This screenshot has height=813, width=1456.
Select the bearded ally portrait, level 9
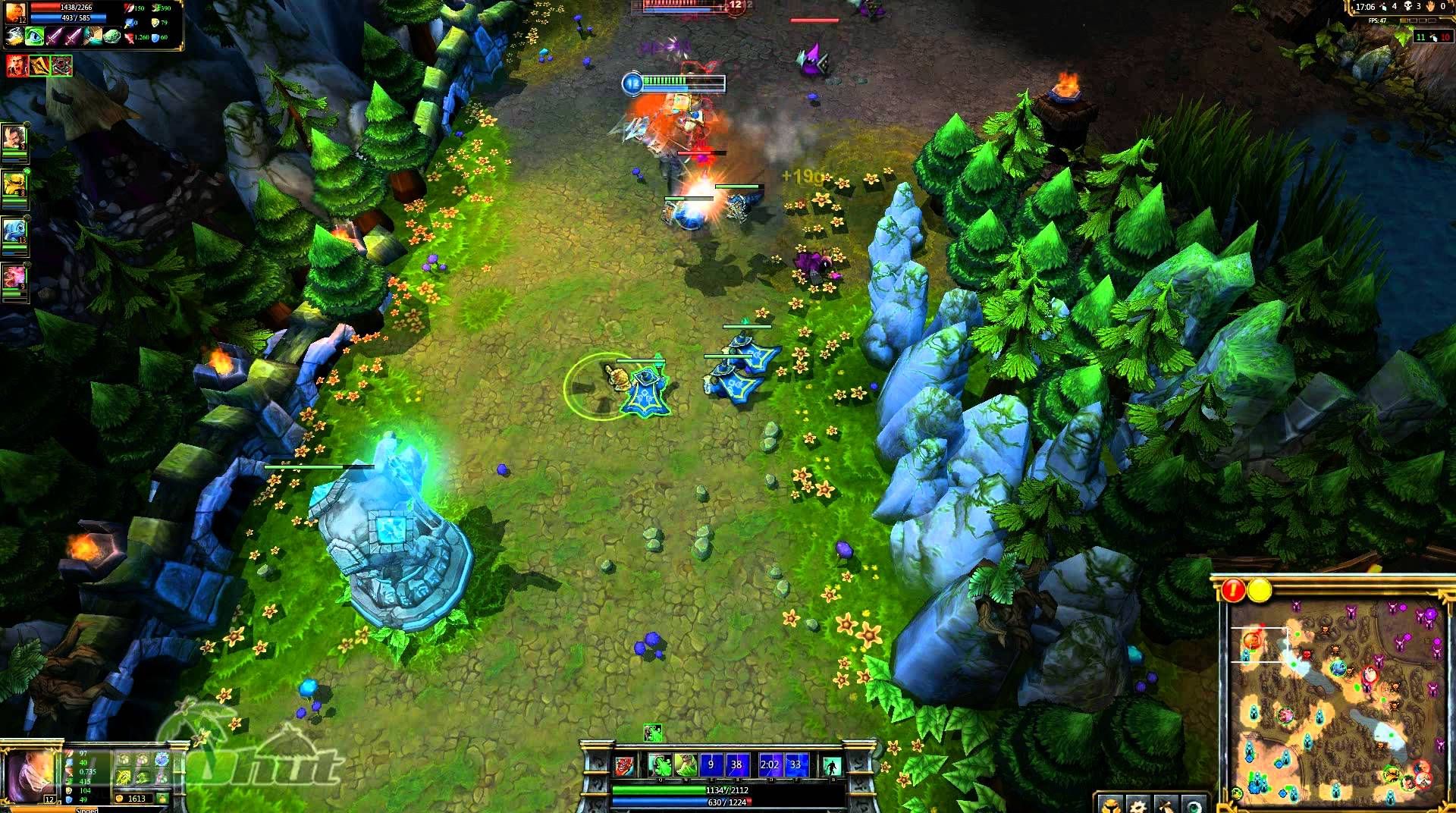(x=14, y=139)
